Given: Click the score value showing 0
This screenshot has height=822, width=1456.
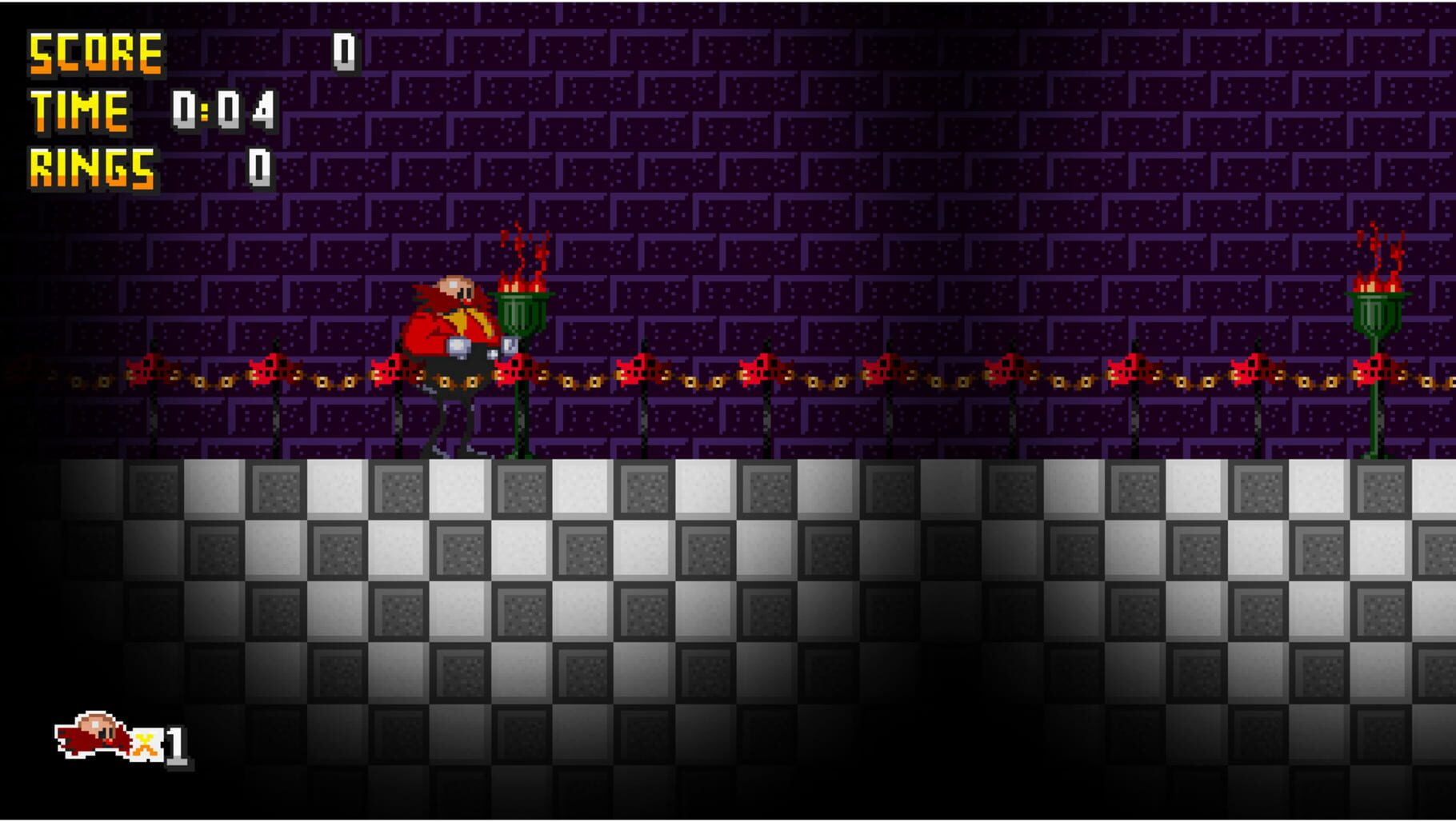Looking at the screenshot, I should (344, 52).
